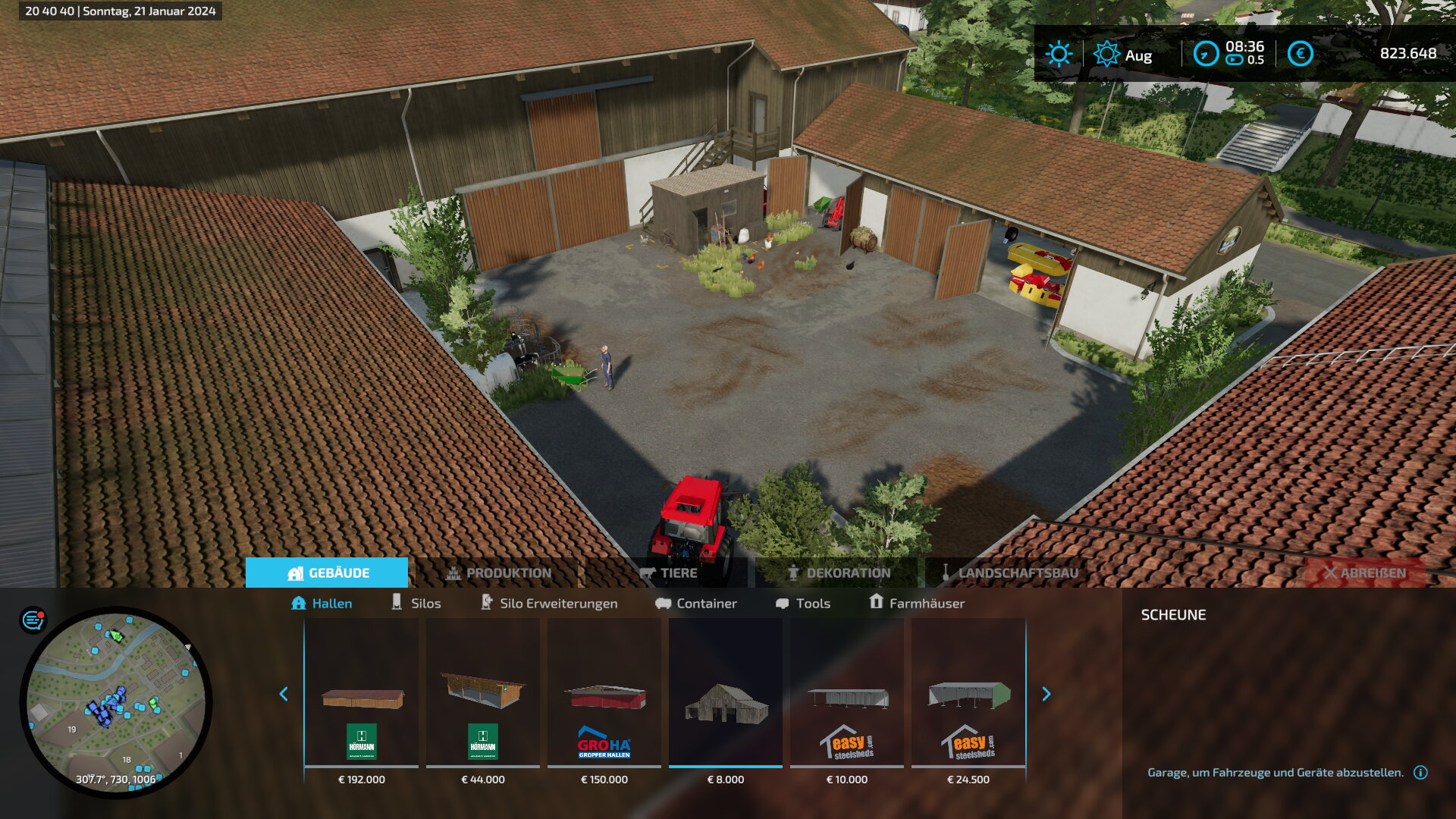Switch to the Gebäude category tab
Viewport: 1456px width, 819px height.
[x=327, y=573]
